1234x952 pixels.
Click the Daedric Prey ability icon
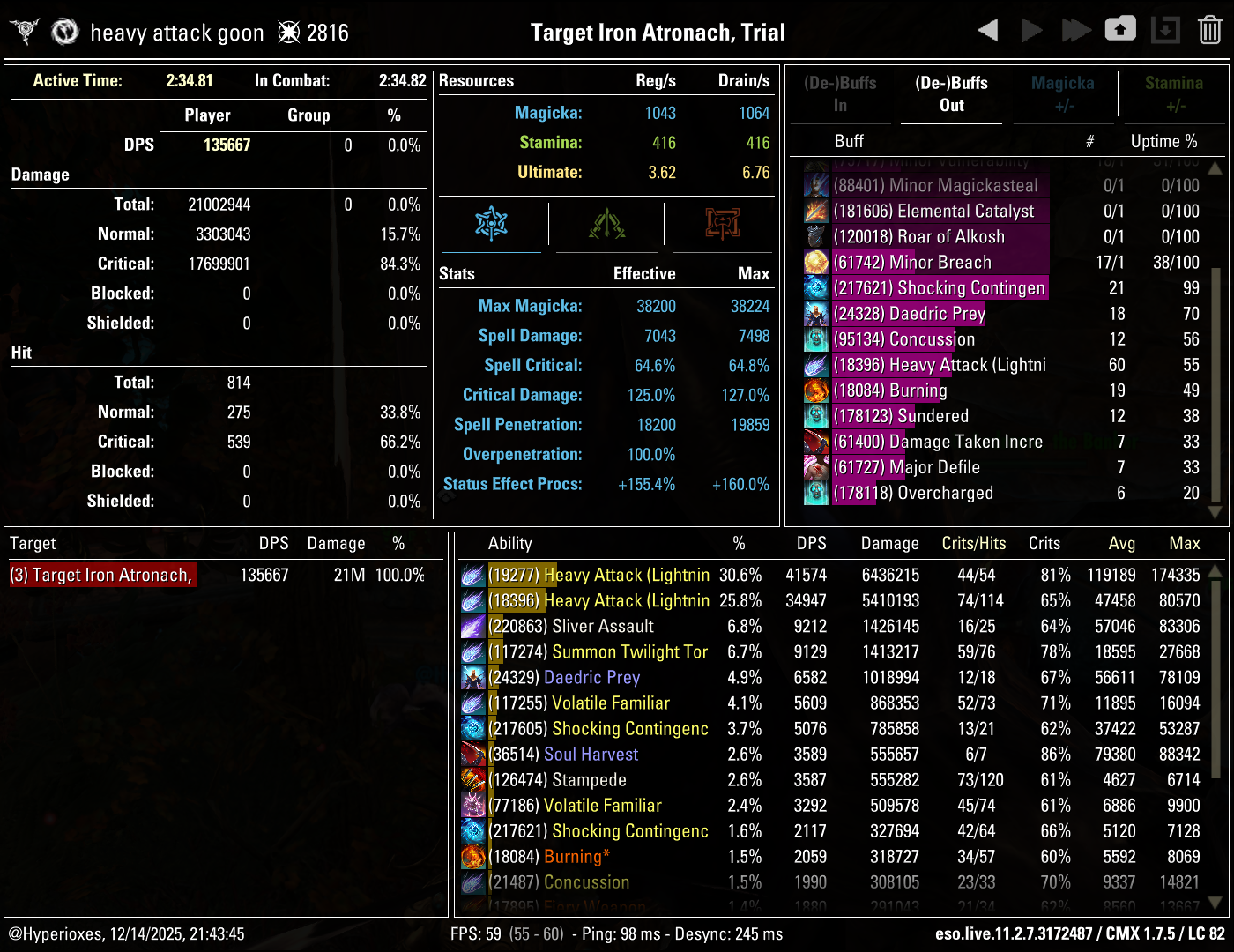473,677
